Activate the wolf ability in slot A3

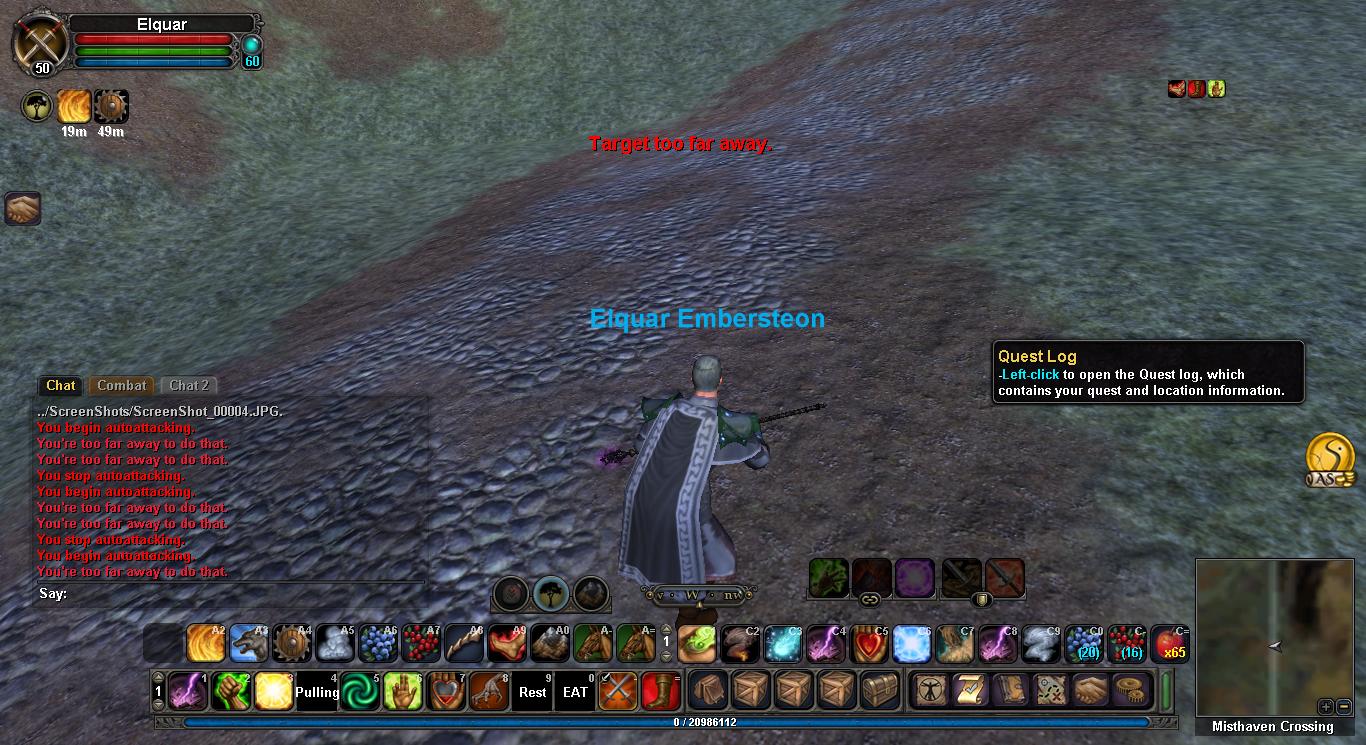click(x=249, y=644)
